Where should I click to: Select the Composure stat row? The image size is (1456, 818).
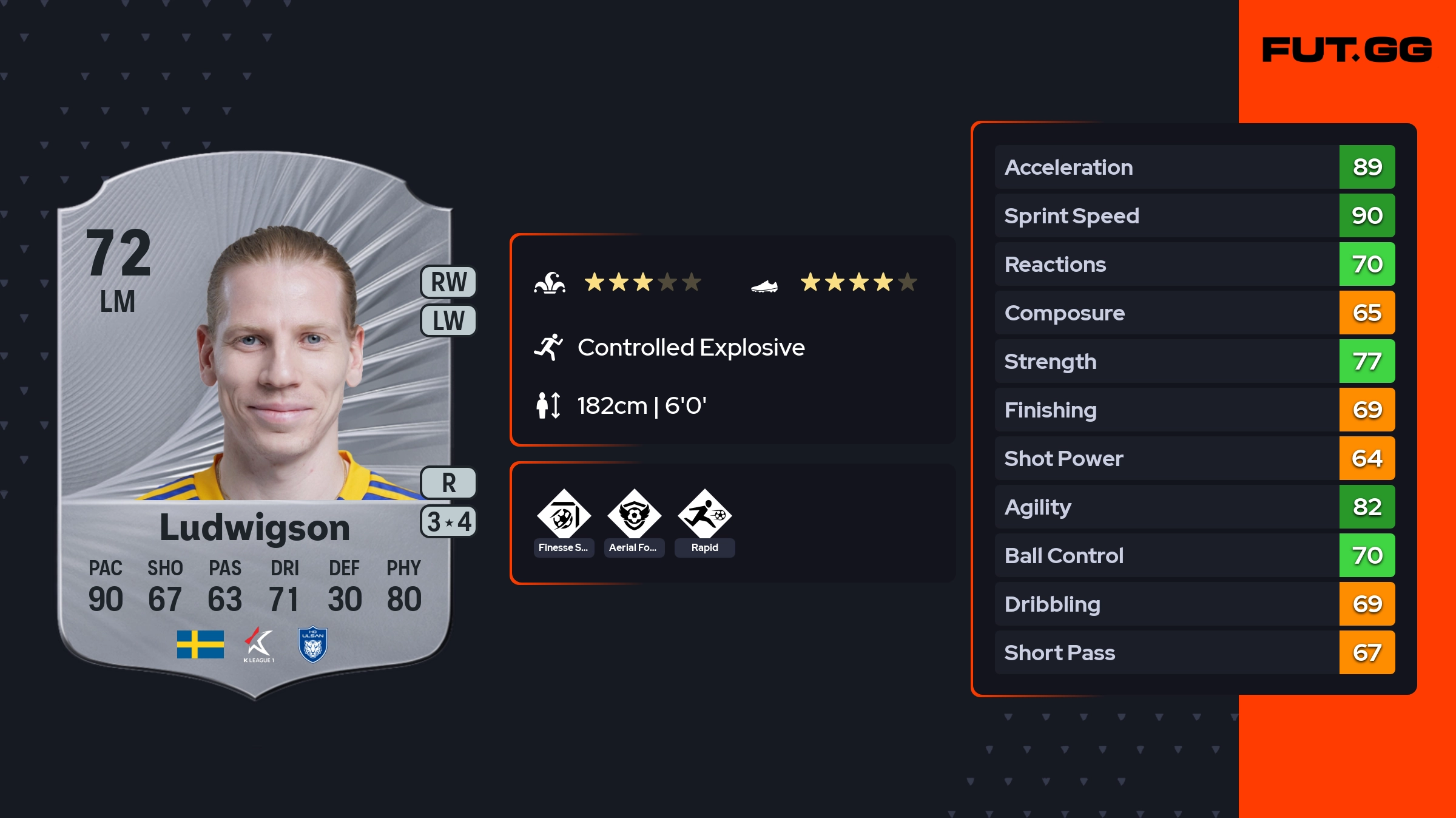[1195, 313]
